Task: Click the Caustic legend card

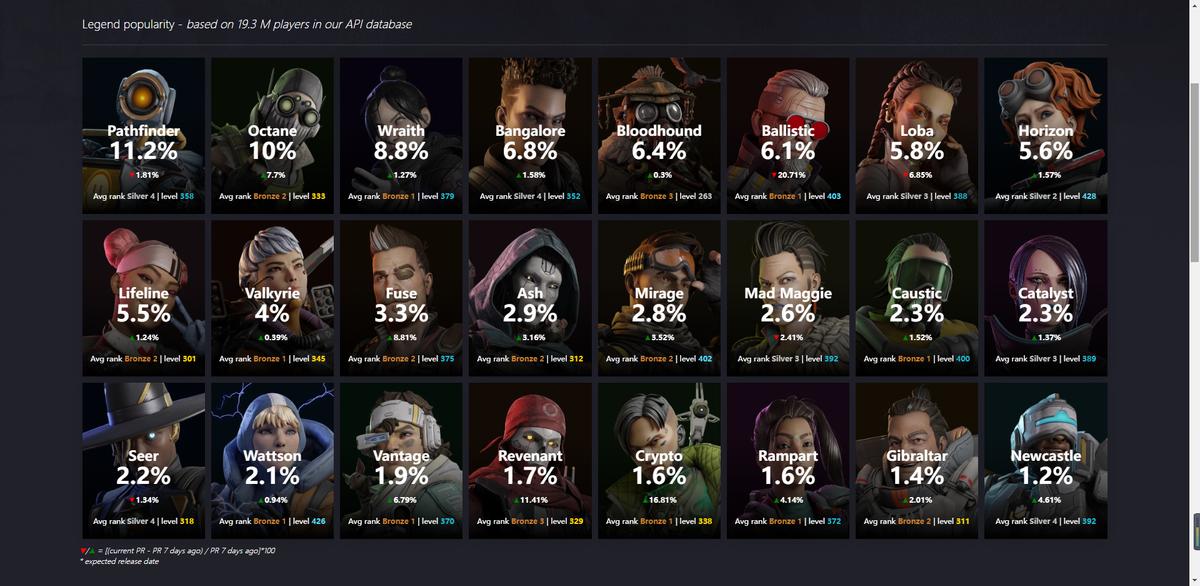Action: point(917,297)
